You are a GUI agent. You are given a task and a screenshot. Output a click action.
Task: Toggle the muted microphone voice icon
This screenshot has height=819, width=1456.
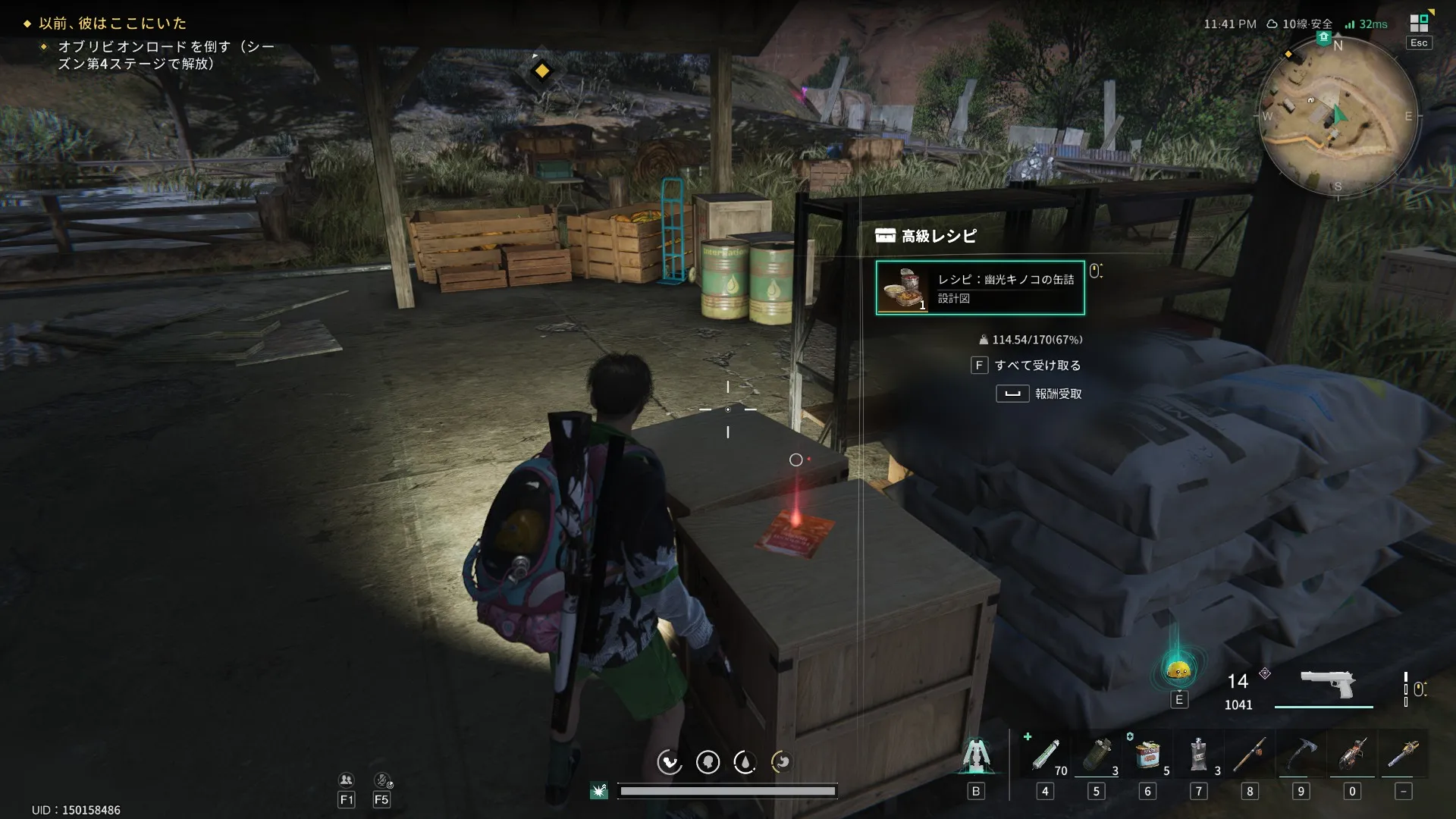pyautogui.click(x=382, y=780)
